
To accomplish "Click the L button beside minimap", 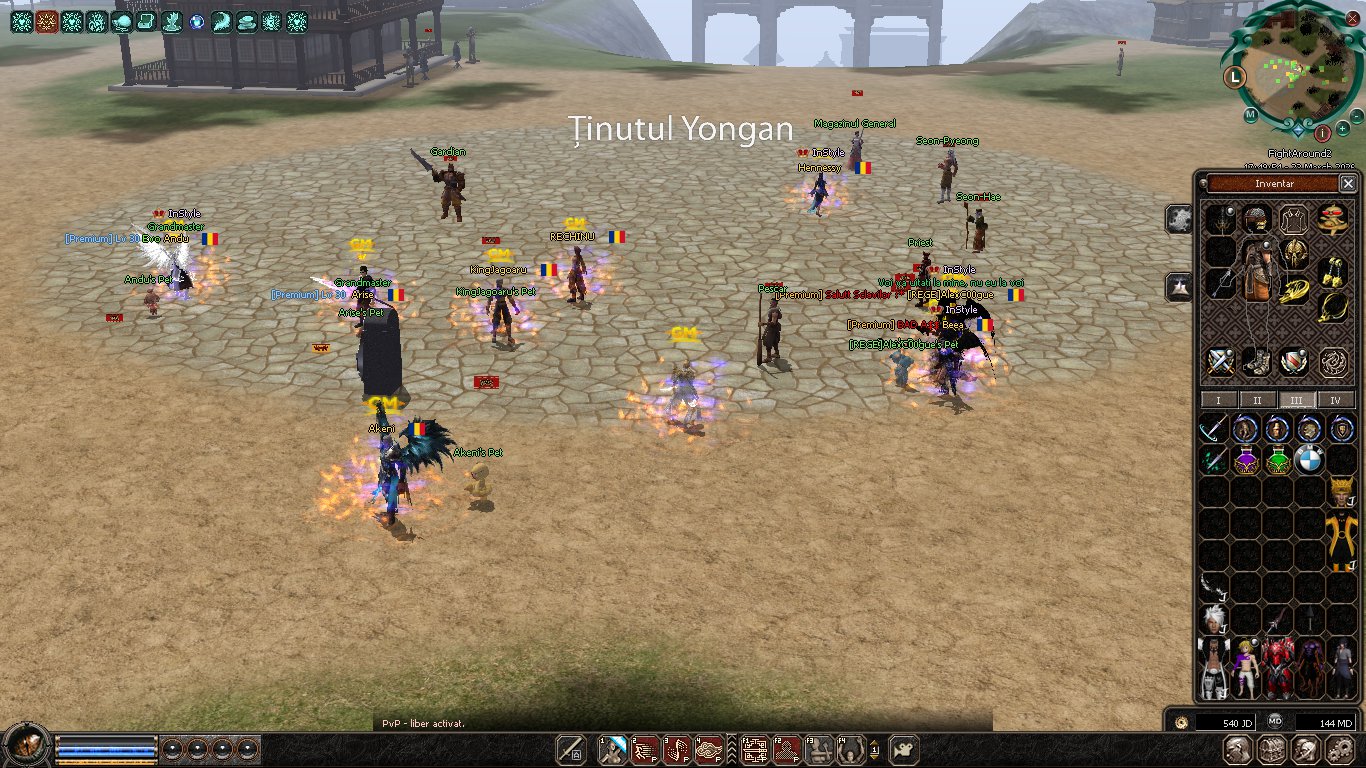I will click(1236, 76).
